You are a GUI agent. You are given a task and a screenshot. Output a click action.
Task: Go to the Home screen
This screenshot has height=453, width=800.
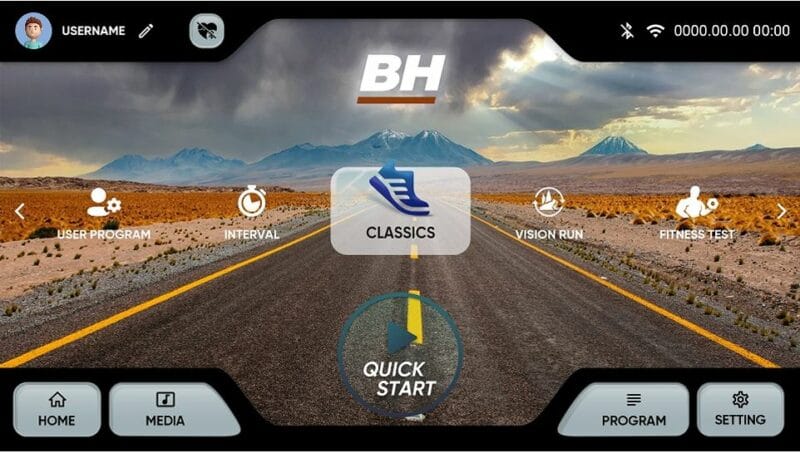tap(57, 409)
